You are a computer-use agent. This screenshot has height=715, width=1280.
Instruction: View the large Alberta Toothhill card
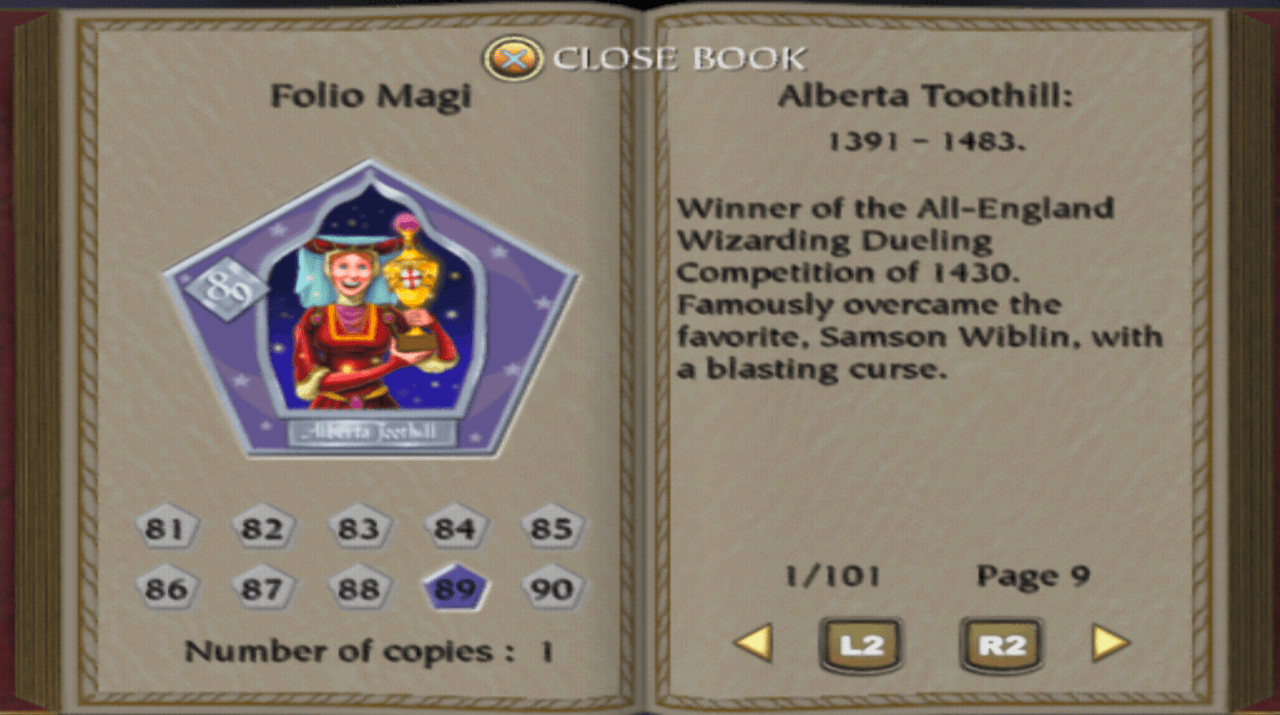click(370, 310)
